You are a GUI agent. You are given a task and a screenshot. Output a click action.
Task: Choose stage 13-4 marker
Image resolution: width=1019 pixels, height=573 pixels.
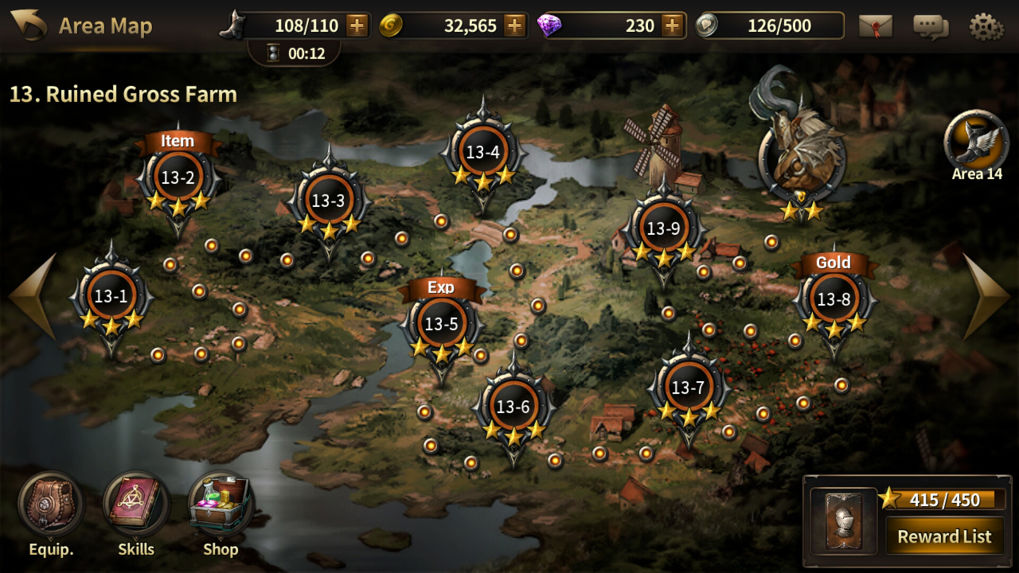[x=482, y=153]
